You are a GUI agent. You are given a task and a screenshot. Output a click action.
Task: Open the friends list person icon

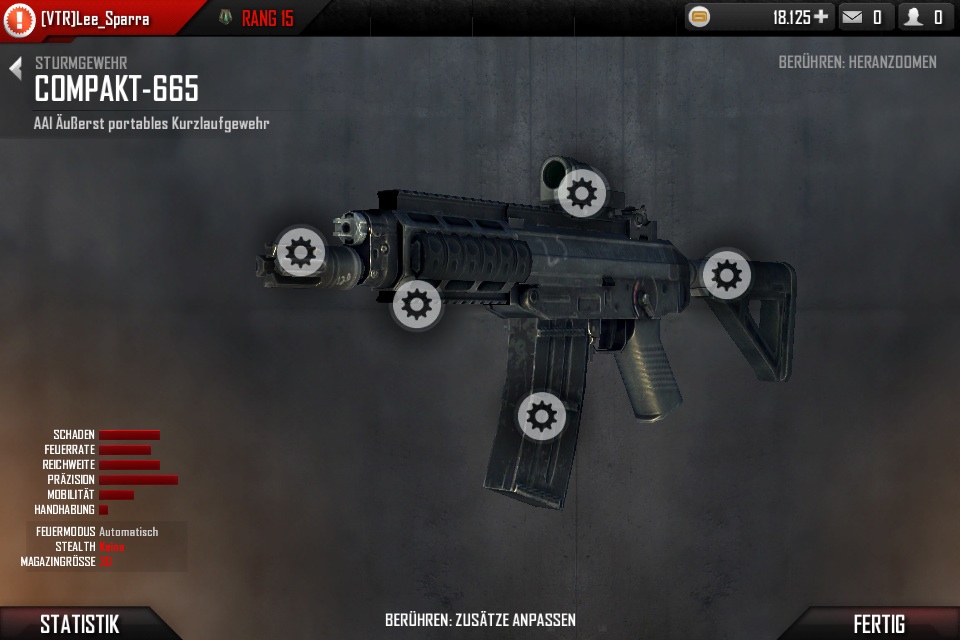[913, 17]
